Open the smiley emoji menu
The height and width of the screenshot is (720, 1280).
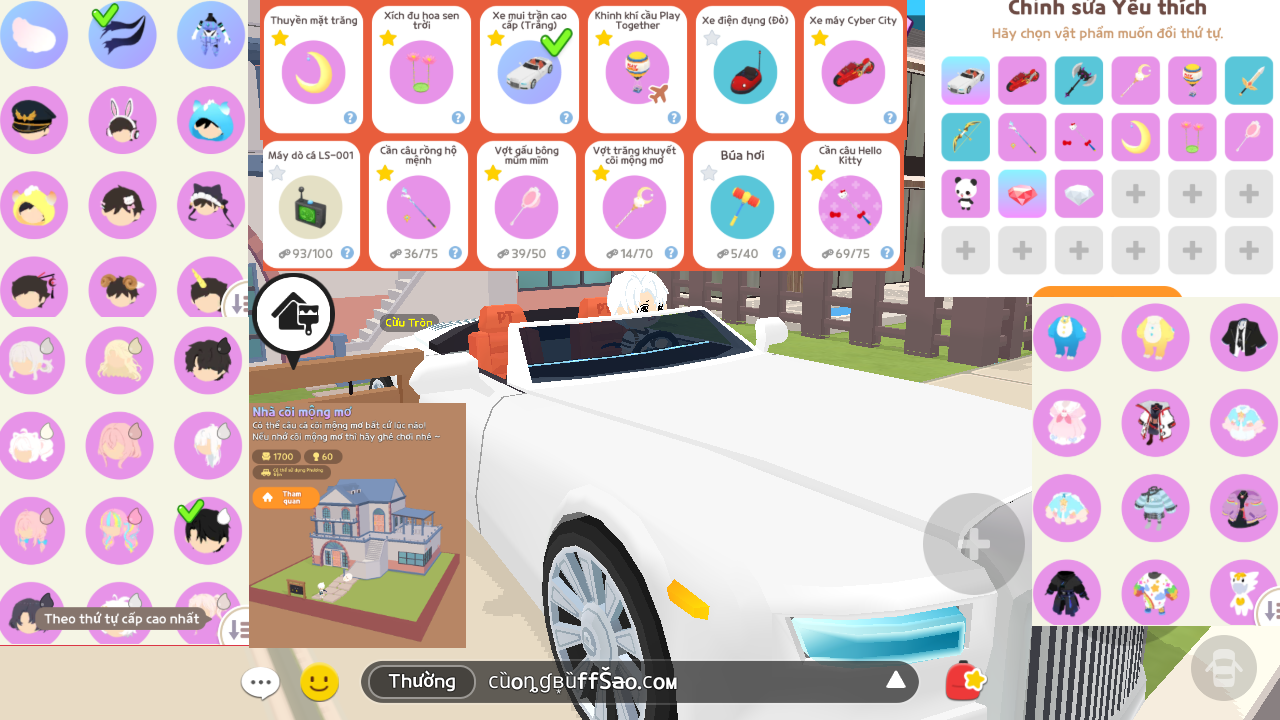pos(320,683)
